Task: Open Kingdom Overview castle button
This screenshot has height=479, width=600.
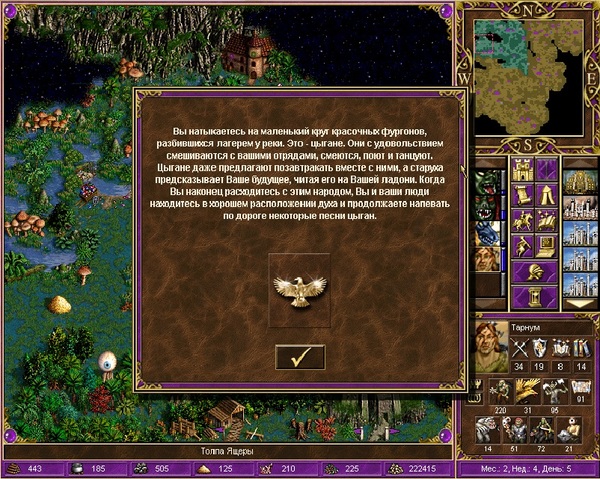Action: [522, 168]
